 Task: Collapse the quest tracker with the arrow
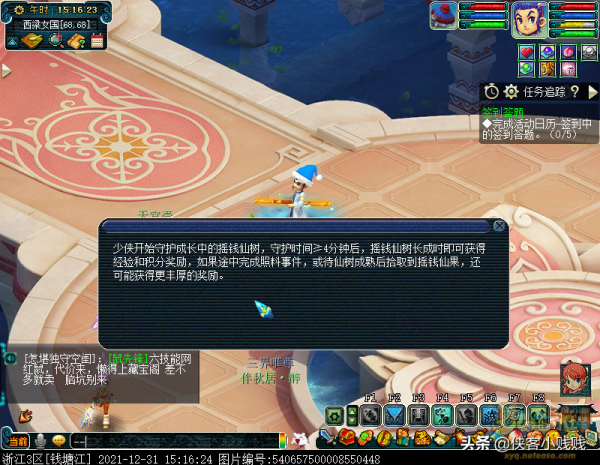(591, 91)
